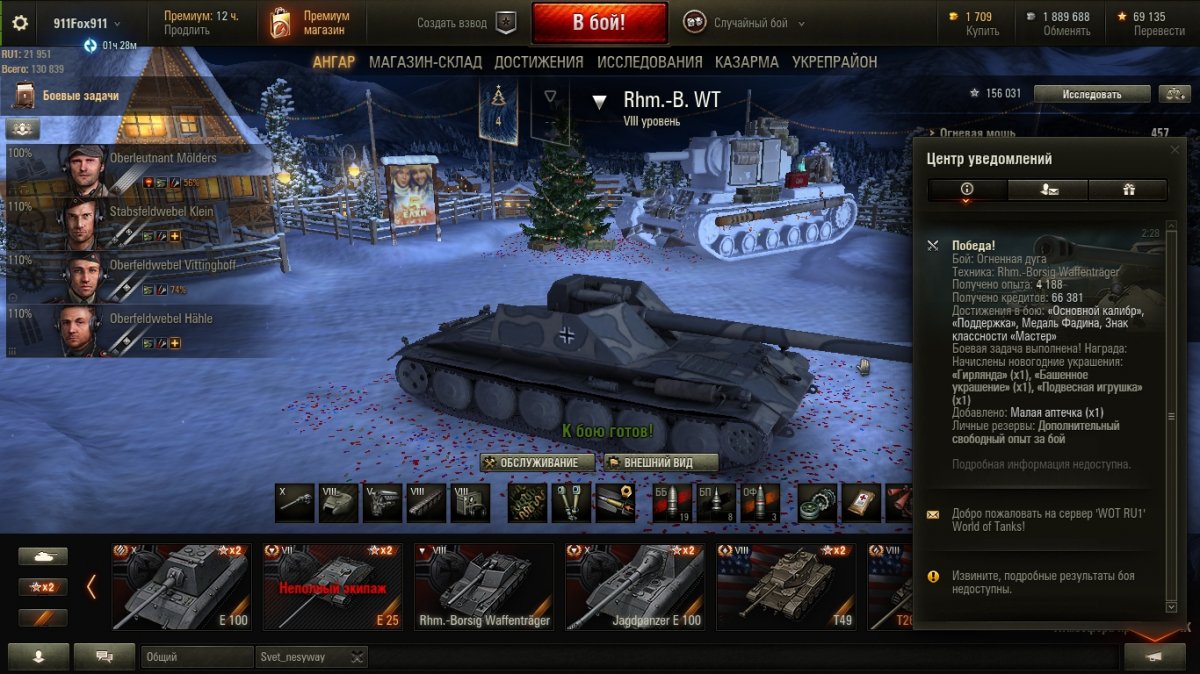Open the settings gear menu
Viewport: 1200px width, 674px height.
[20, 23]
